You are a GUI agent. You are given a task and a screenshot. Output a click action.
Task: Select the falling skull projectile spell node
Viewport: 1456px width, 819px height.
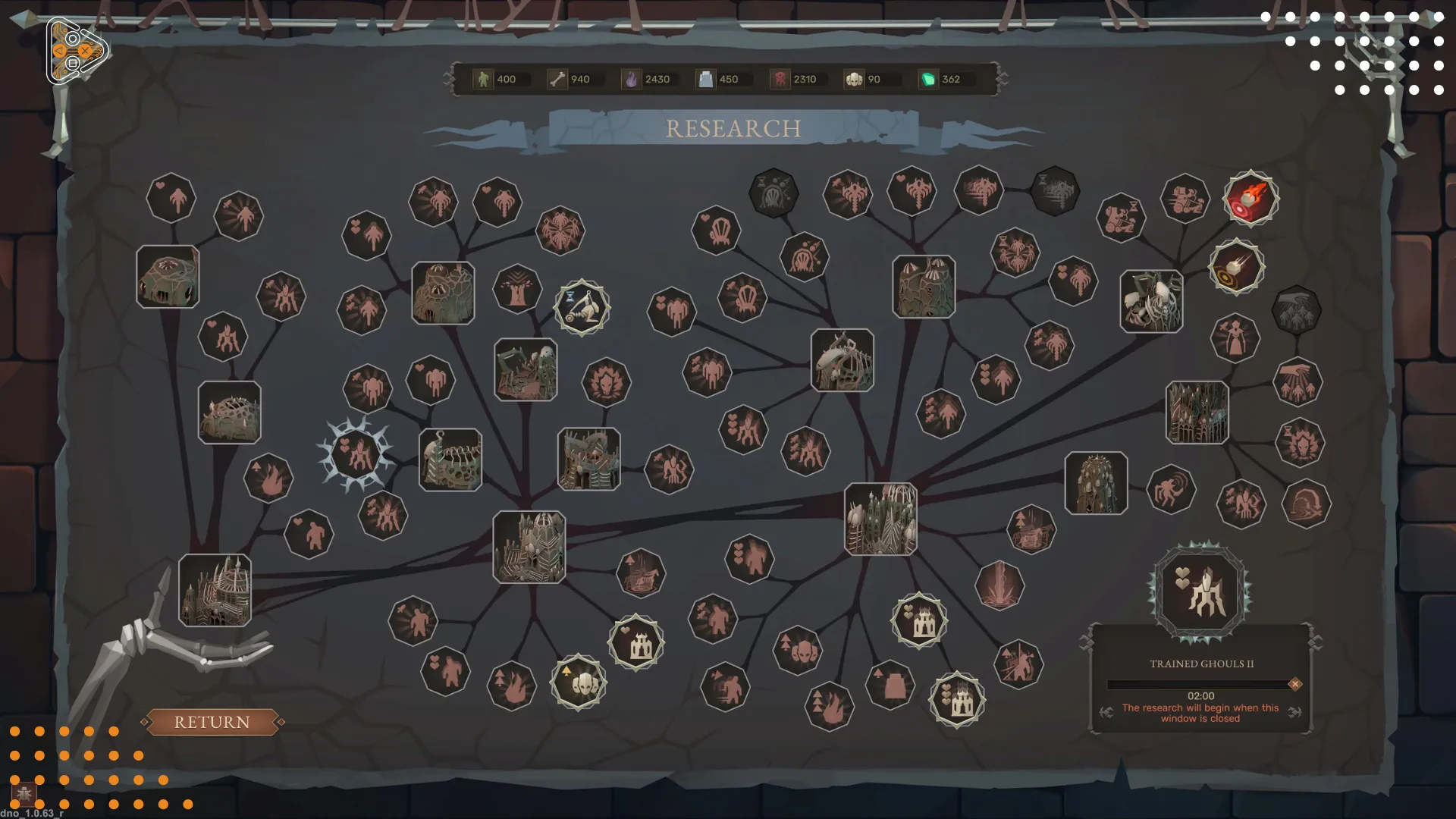(x=1236, y=267)
